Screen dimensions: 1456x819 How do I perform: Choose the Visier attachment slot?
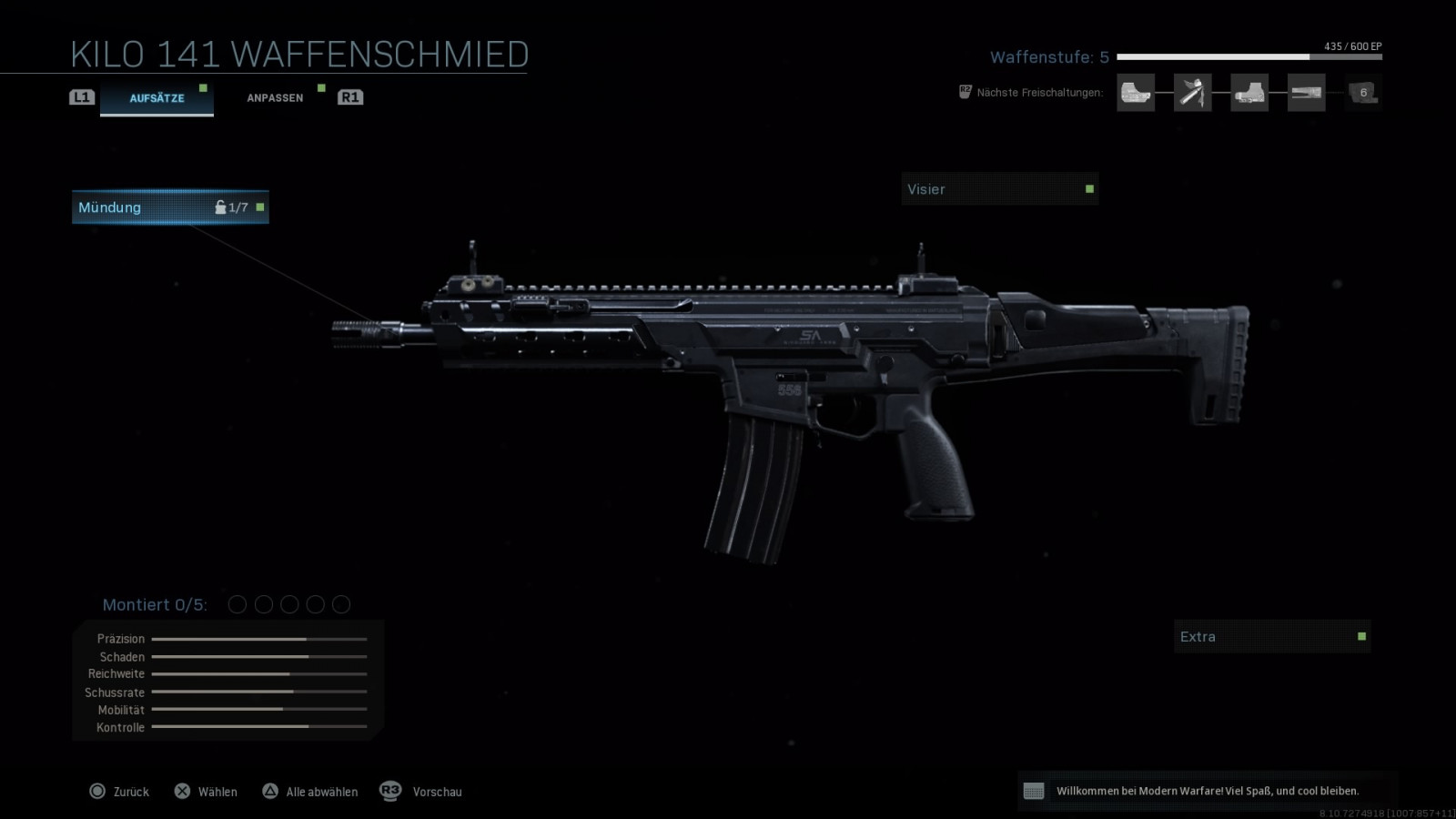[999, 189]
